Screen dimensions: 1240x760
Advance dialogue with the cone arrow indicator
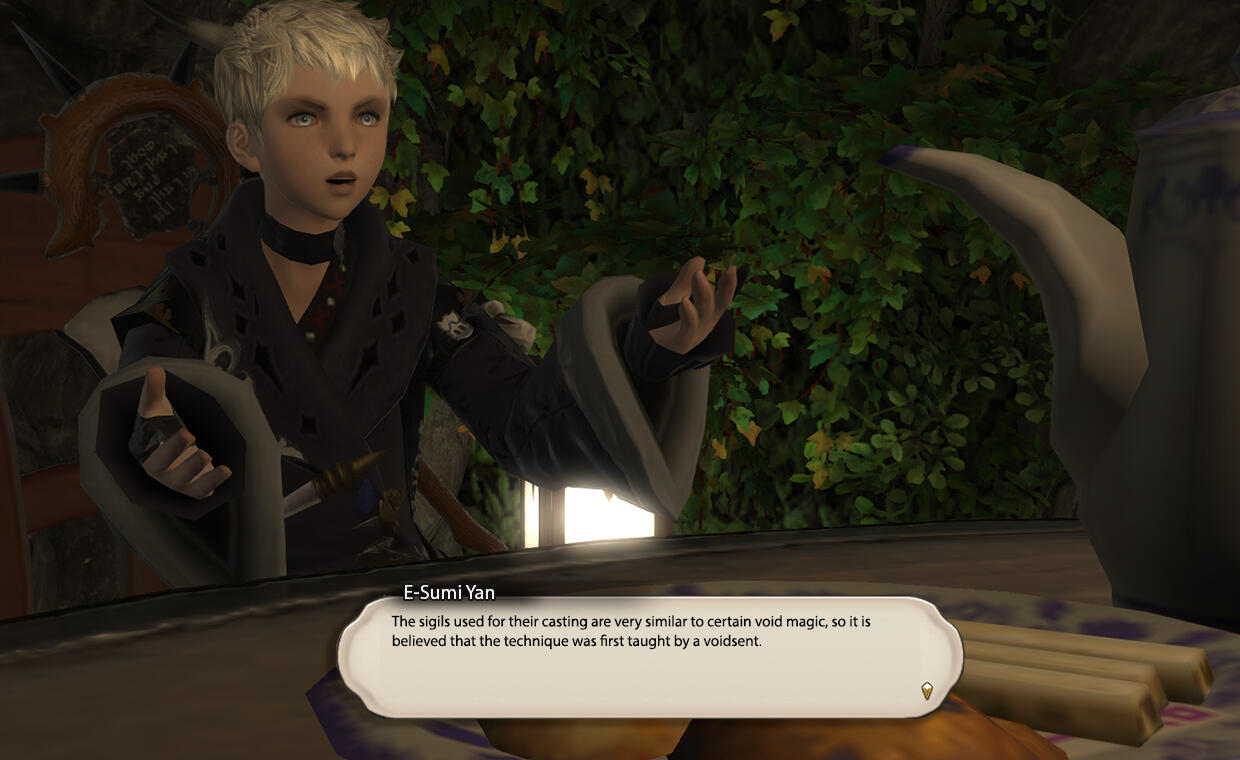pos(927,690)
